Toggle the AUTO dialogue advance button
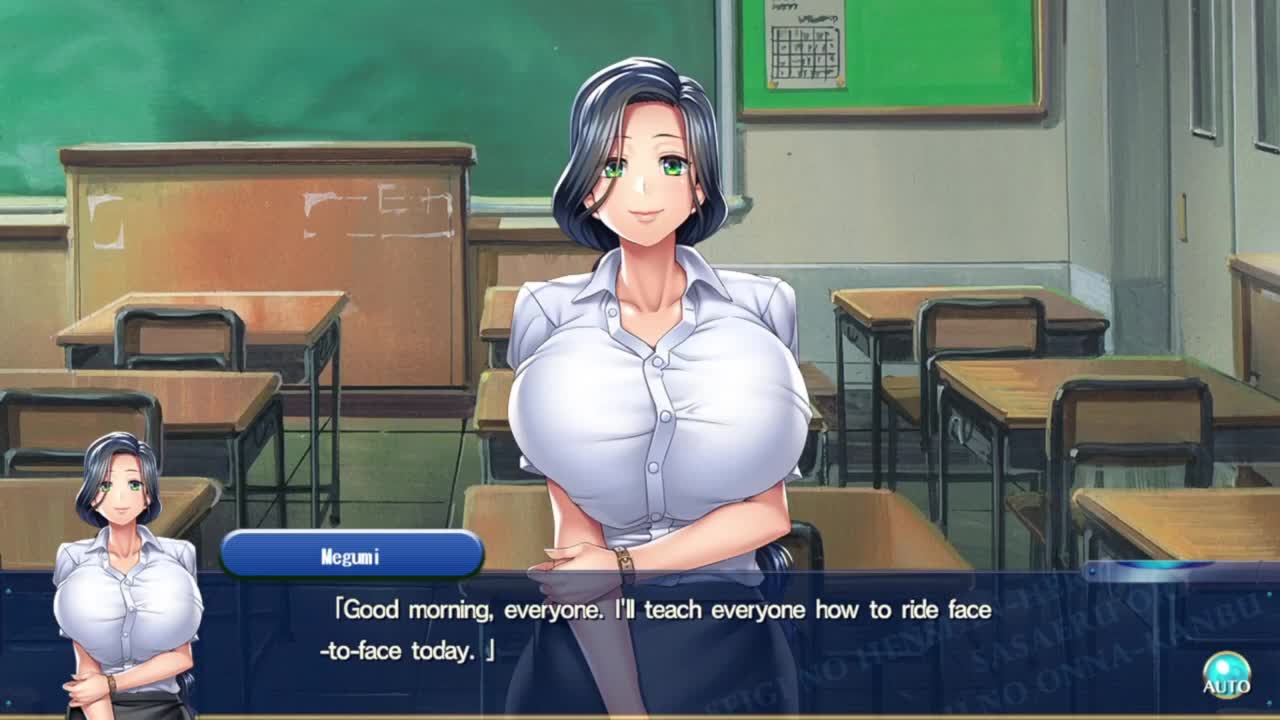The height and width of the screenshot is (720, 1280). (1226, 674)
